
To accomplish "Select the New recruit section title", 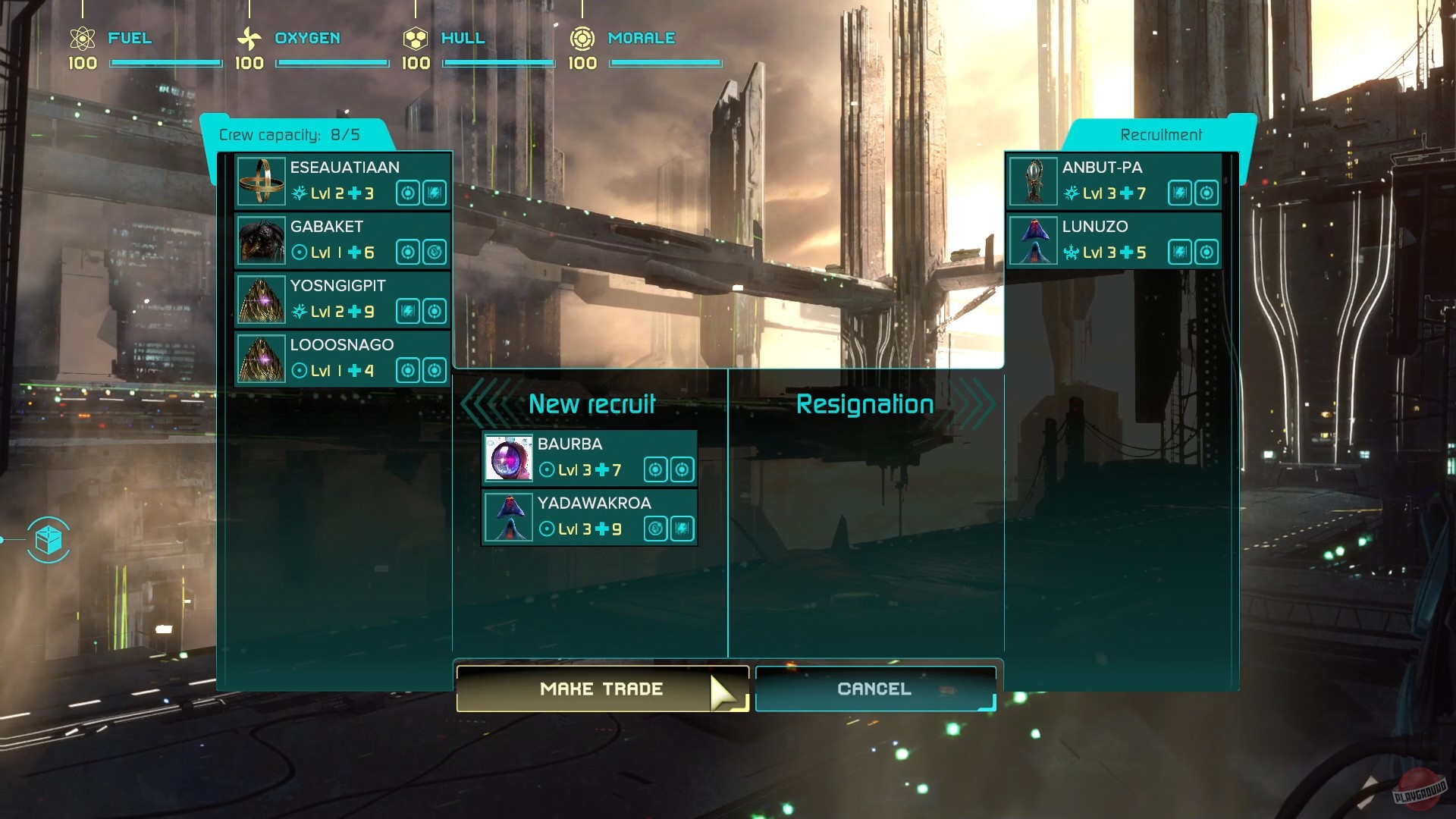I will click(x=591, y=403).
